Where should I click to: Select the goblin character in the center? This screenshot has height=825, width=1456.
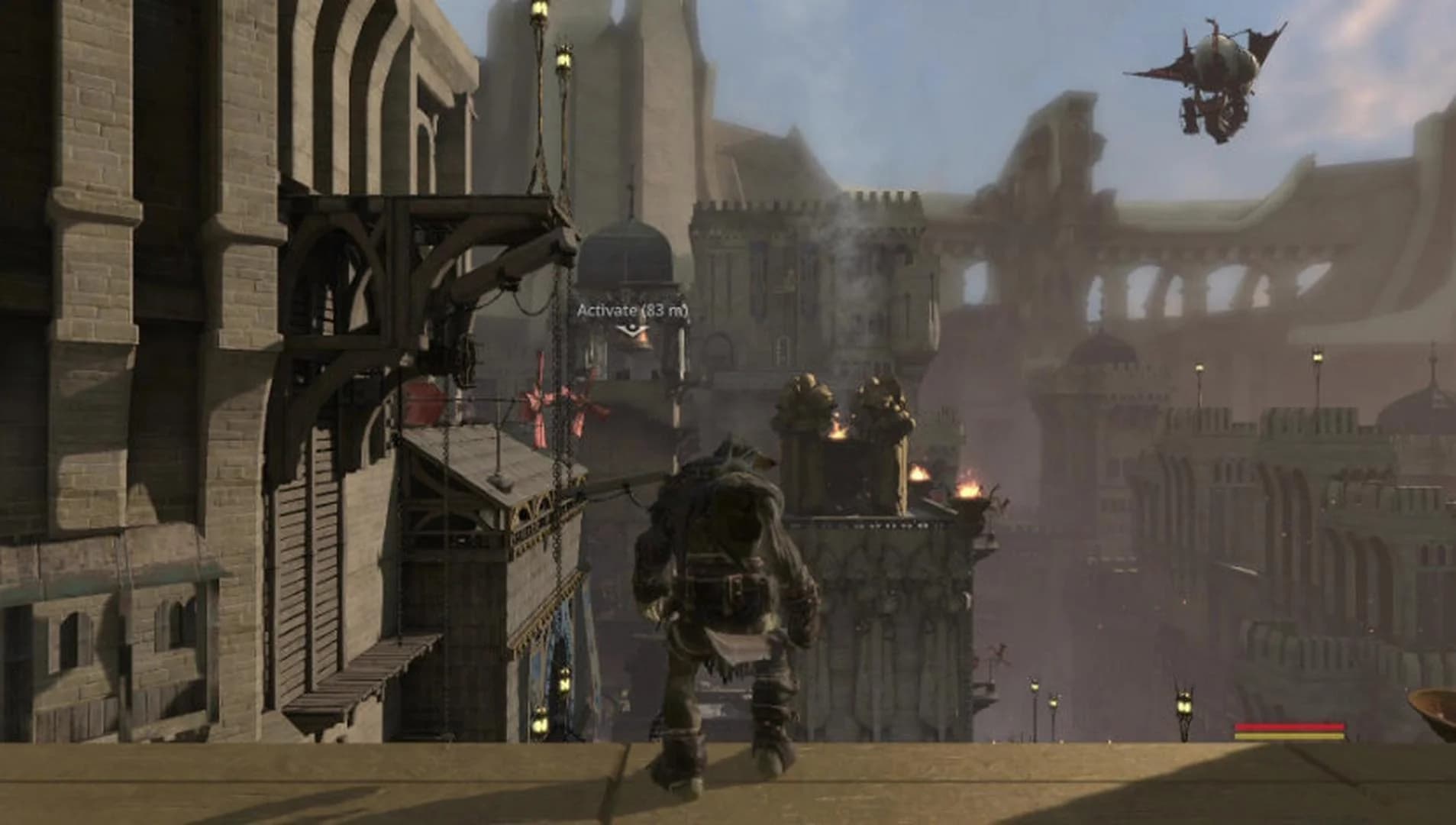725,596
